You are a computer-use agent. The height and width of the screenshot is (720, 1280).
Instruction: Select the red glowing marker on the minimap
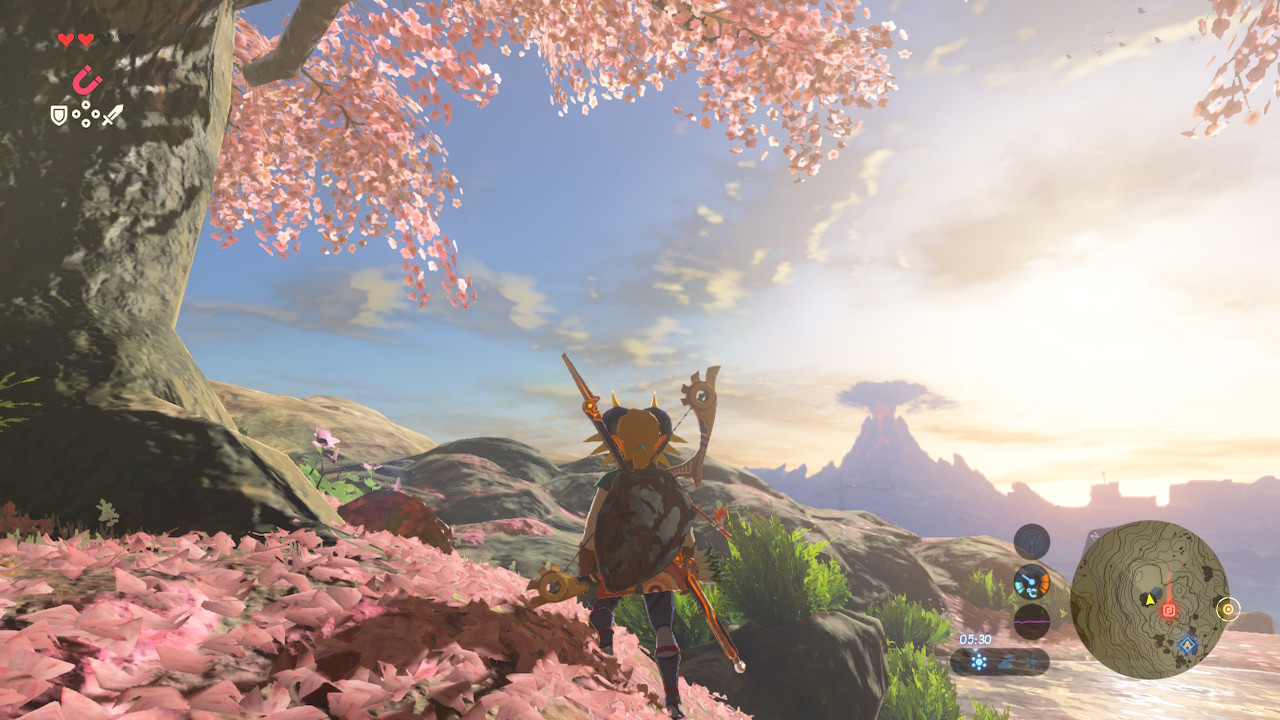(x=1168, y=609)
